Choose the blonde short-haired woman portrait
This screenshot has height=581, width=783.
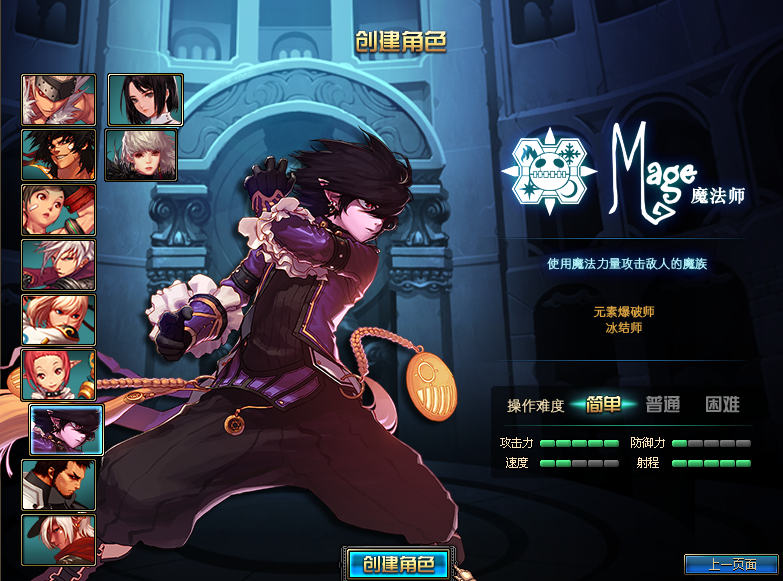[59, 320]
